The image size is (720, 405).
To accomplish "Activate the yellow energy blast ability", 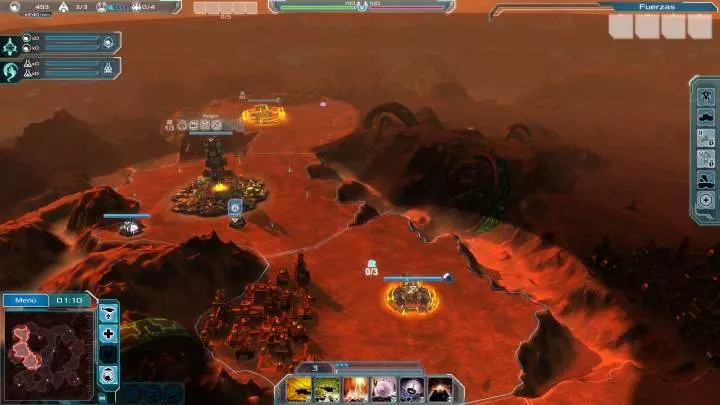I will pyautogui.click(x=299, y=390).
